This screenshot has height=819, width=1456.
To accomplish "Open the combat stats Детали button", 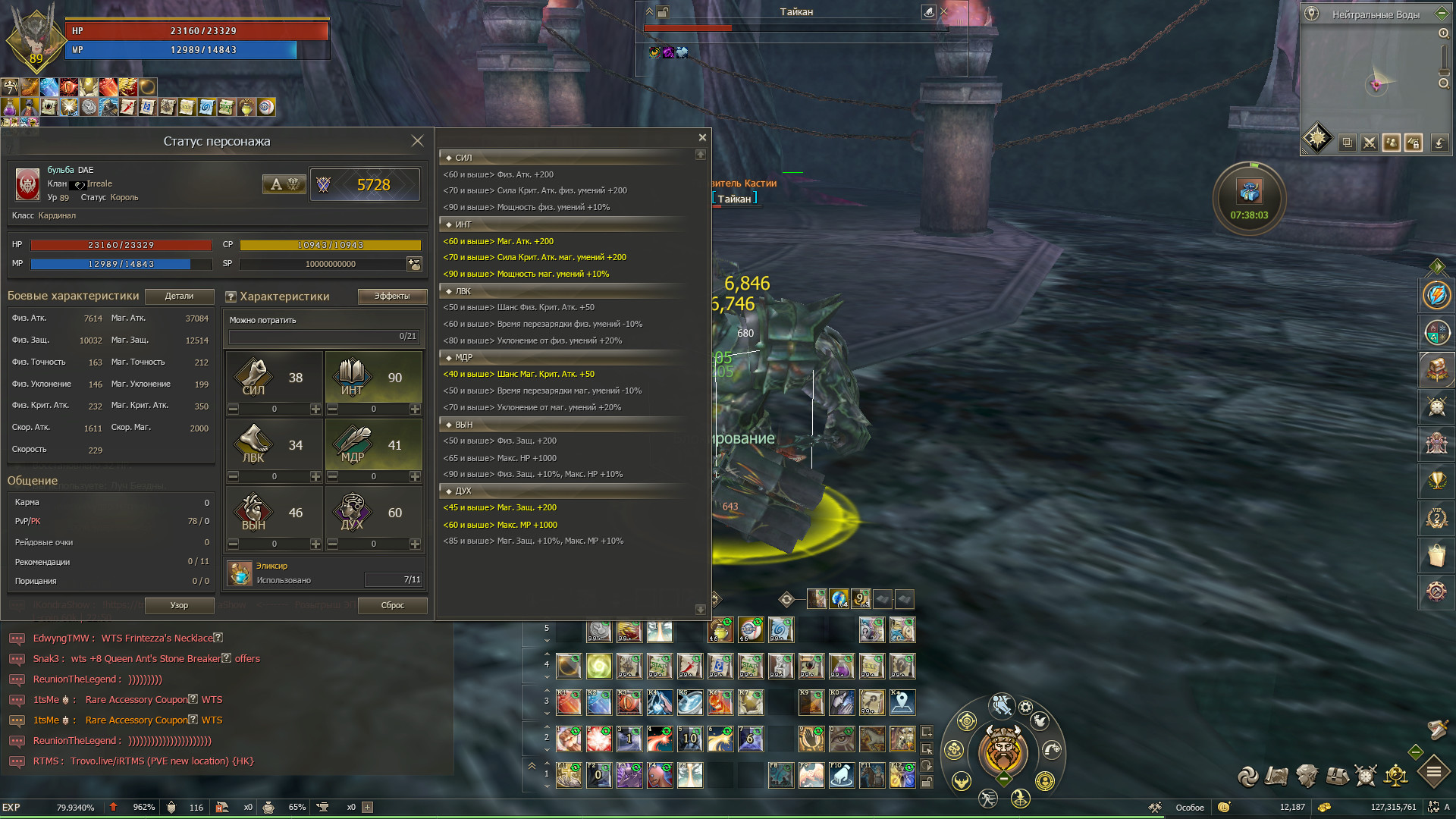I will (179, 297).
